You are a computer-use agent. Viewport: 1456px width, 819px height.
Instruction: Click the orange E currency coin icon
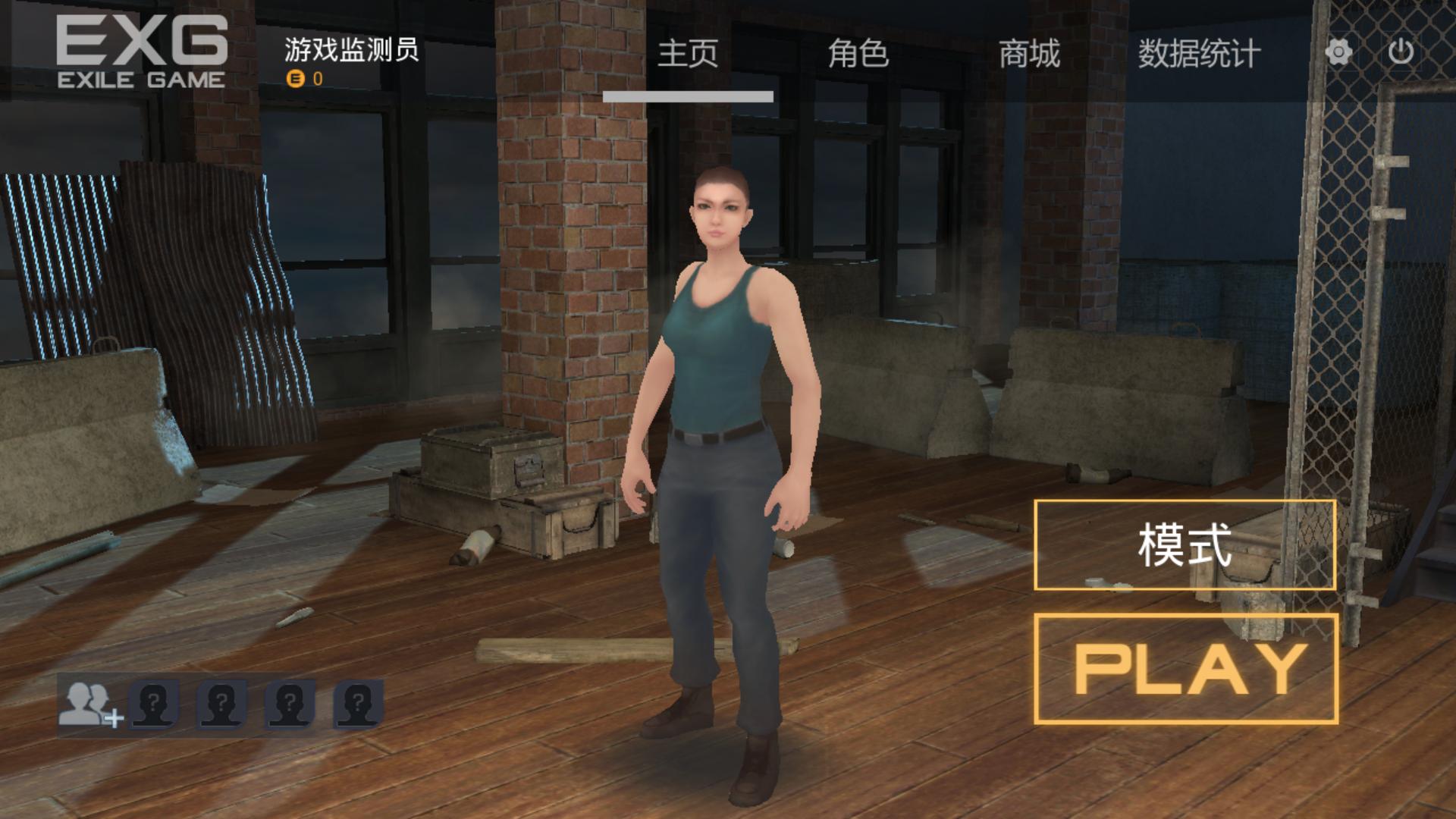297,77
